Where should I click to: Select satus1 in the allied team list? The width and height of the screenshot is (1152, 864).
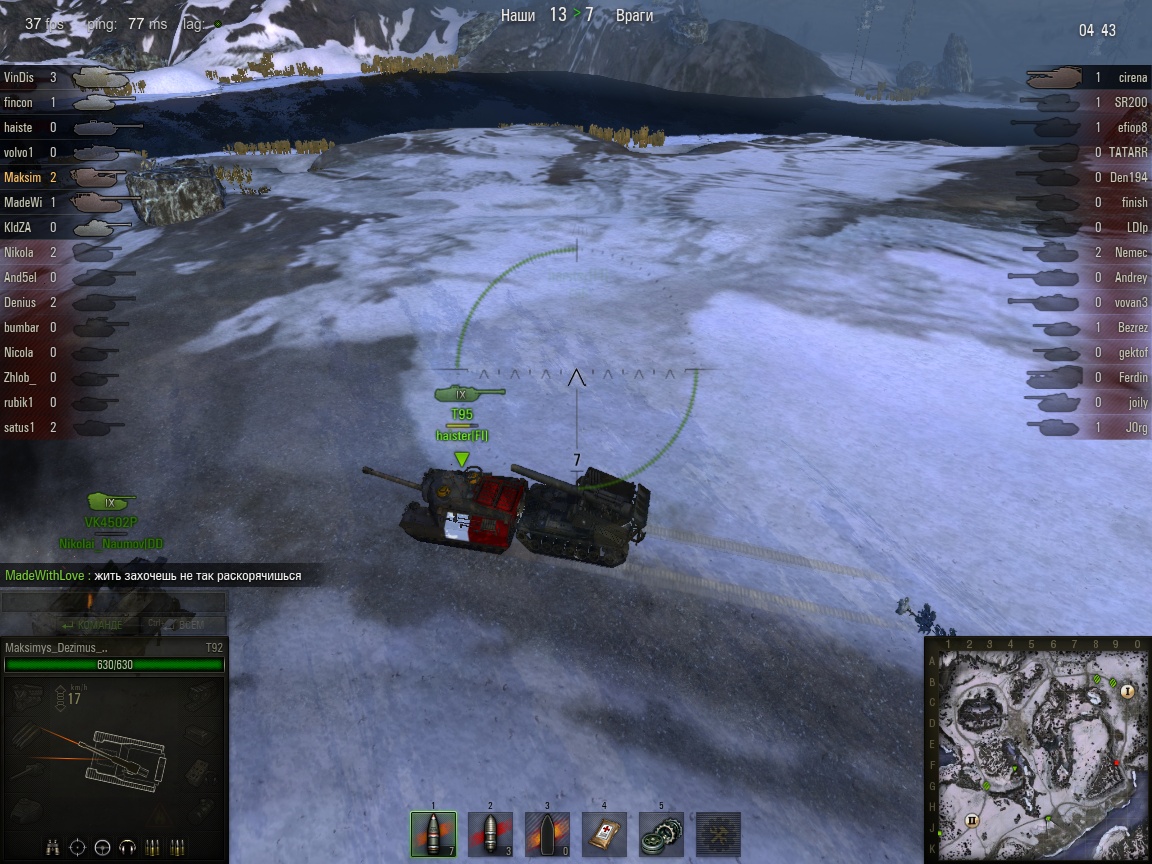[x=19, y=428]
